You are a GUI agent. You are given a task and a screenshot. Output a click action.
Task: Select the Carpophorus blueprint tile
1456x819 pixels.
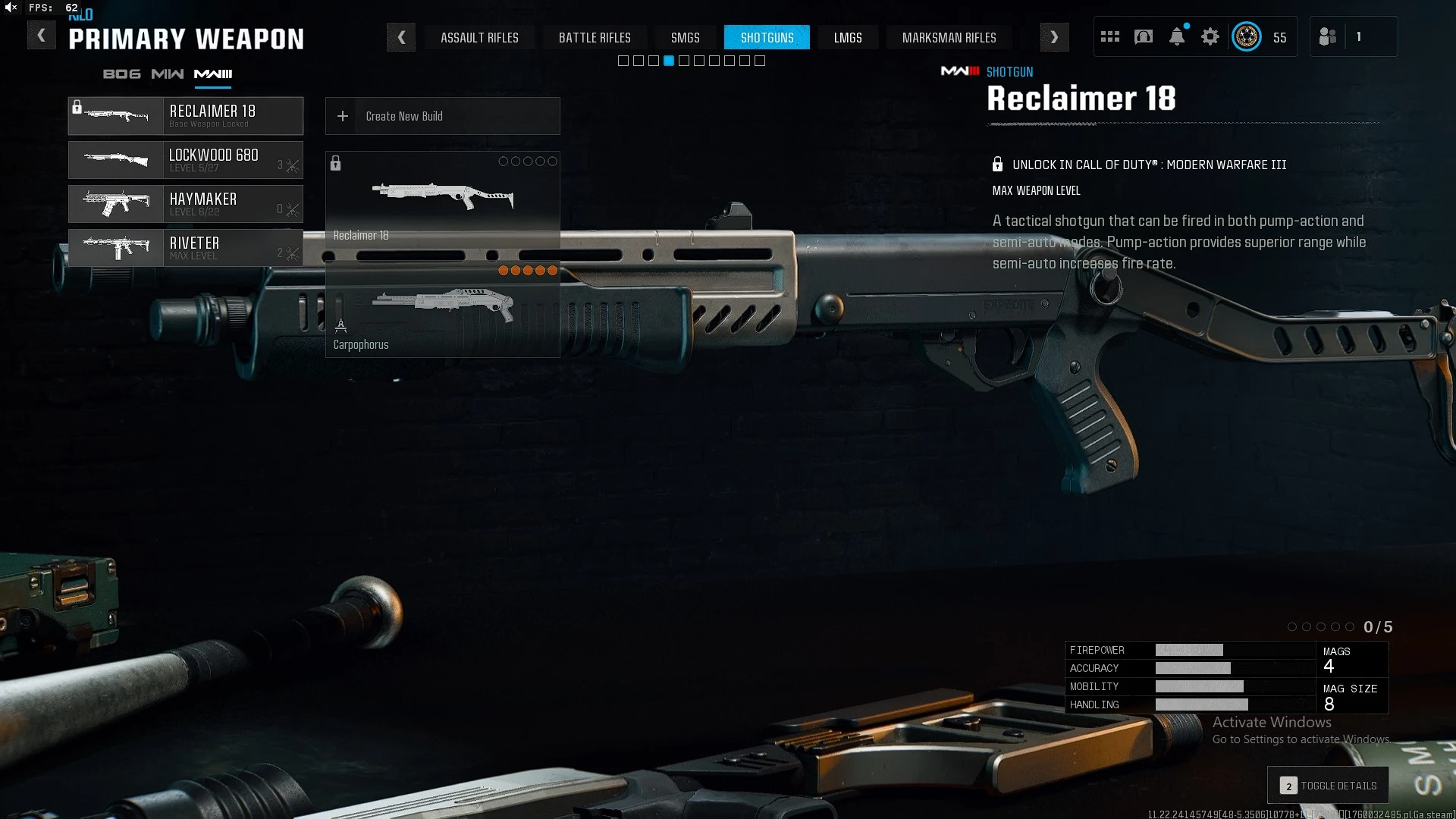[442, 311]
